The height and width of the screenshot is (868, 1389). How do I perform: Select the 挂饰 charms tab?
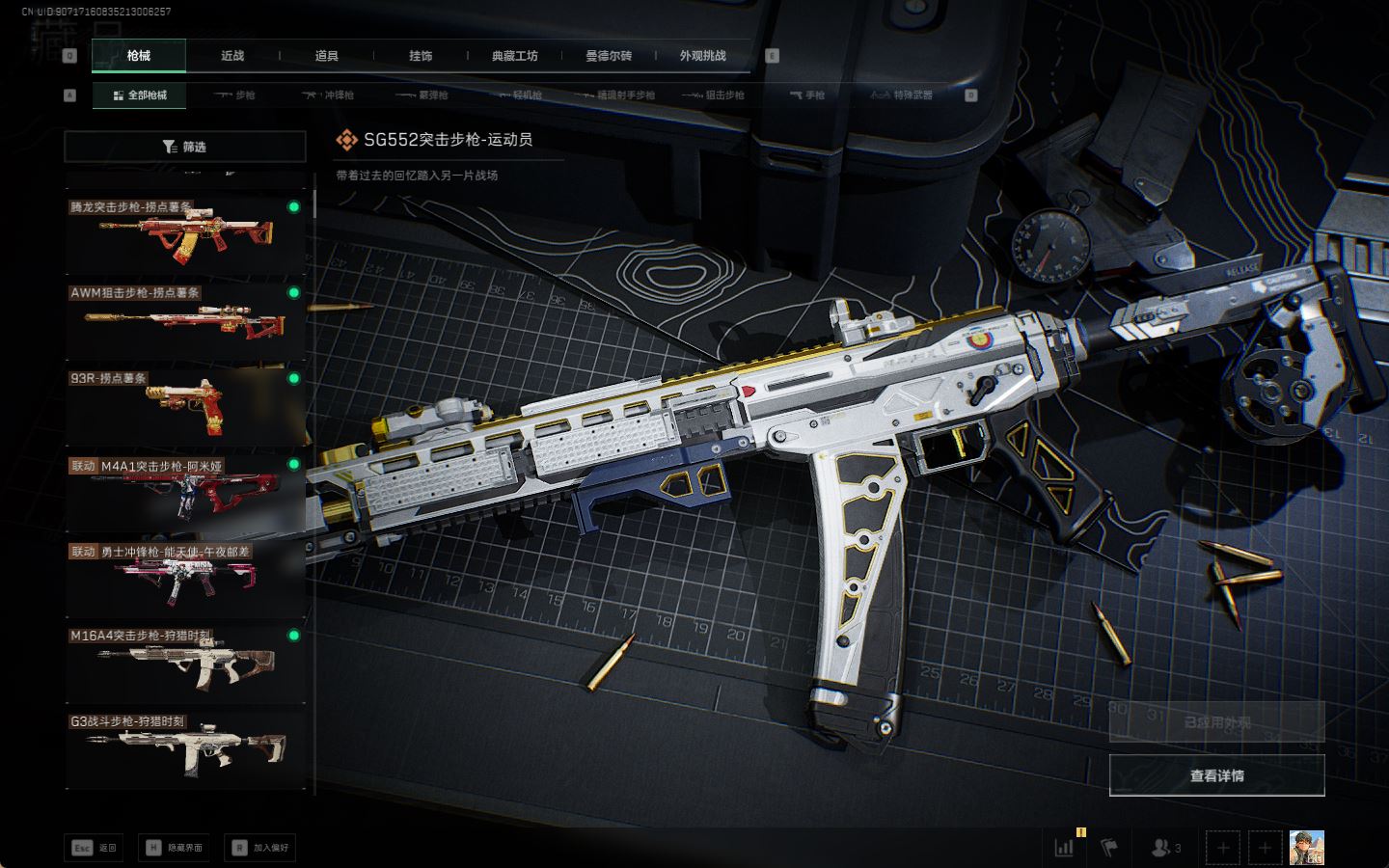[x=421, y=56]
